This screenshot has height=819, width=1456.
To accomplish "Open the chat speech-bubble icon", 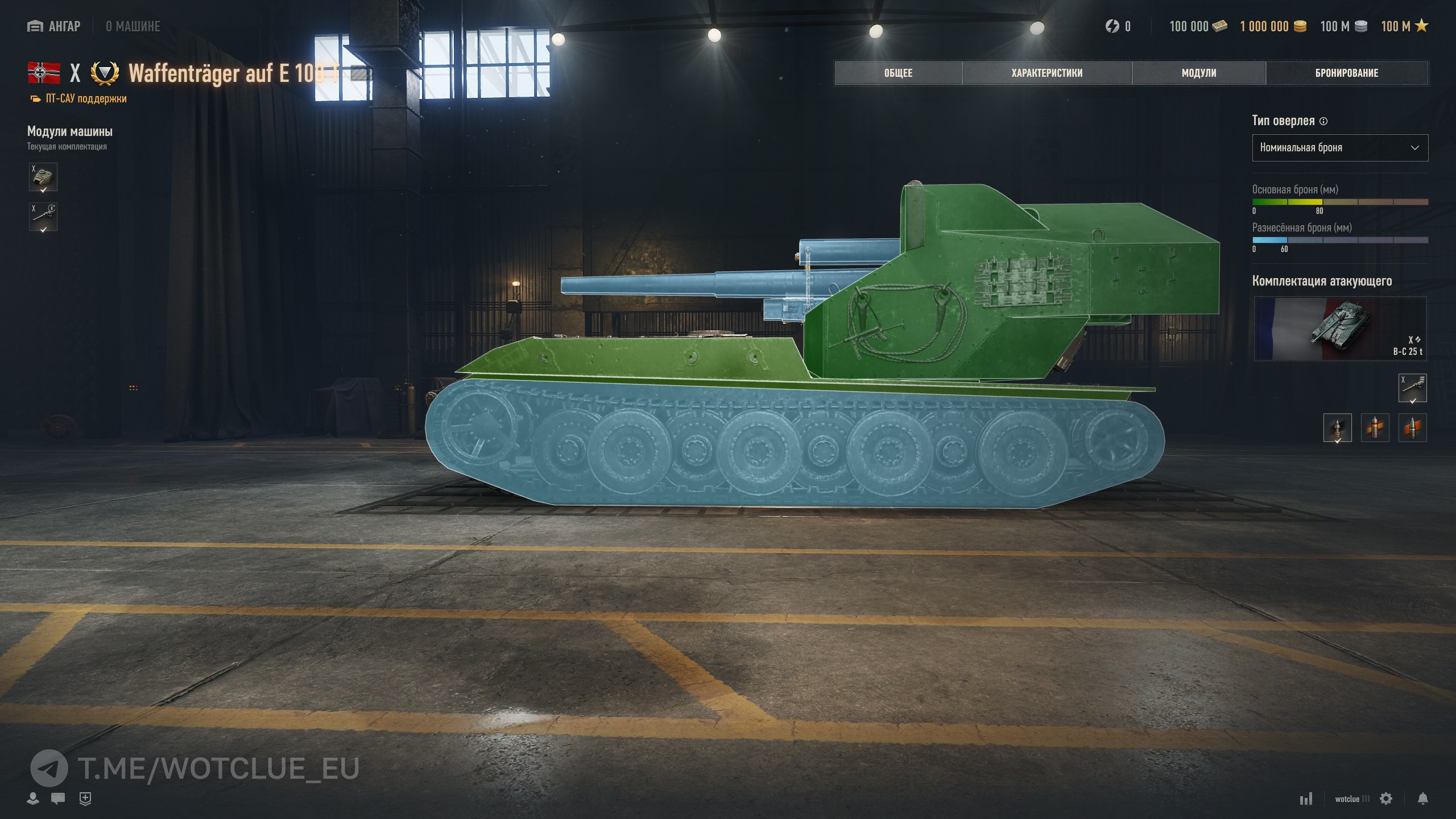I will coord(57,799).
